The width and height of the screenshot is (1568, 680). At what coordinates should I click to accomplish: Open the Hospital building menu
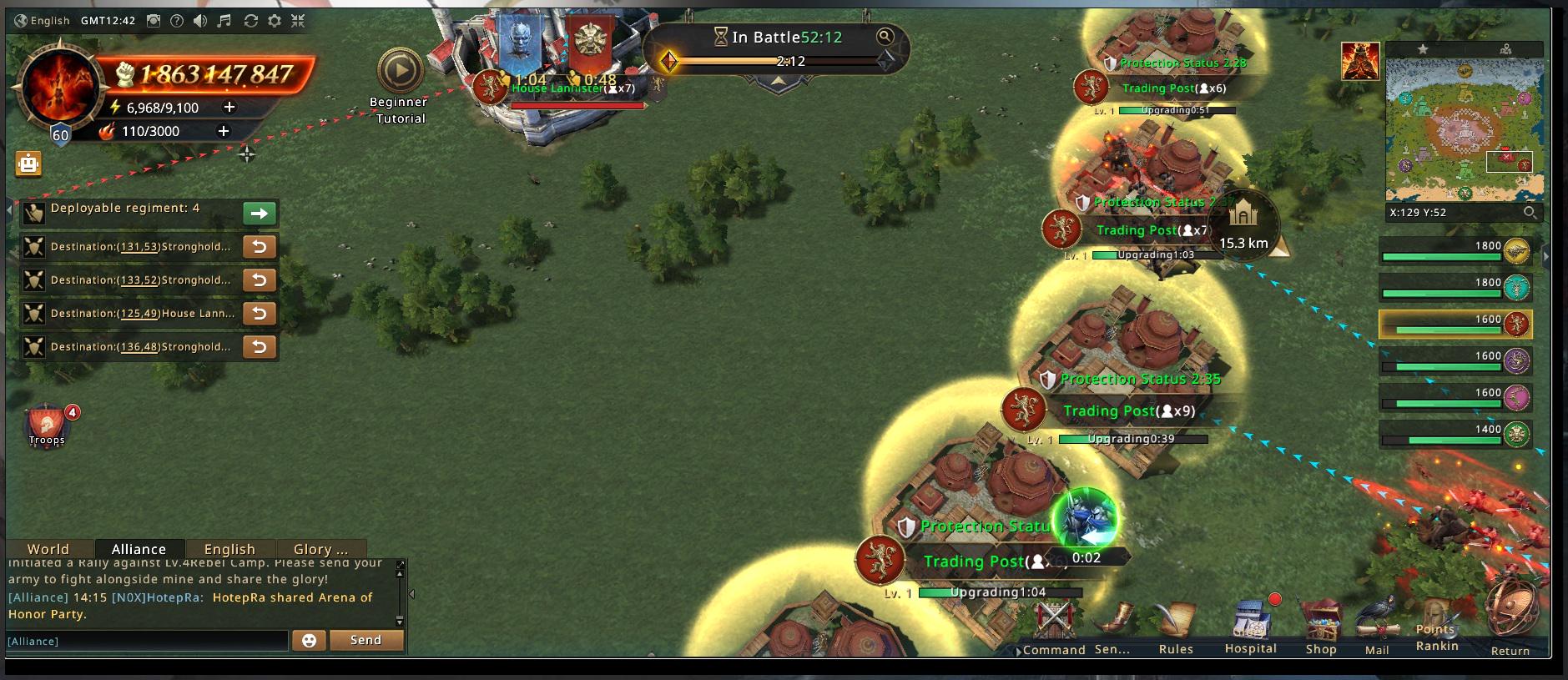pyautogui.click(x=1250, y=626)
